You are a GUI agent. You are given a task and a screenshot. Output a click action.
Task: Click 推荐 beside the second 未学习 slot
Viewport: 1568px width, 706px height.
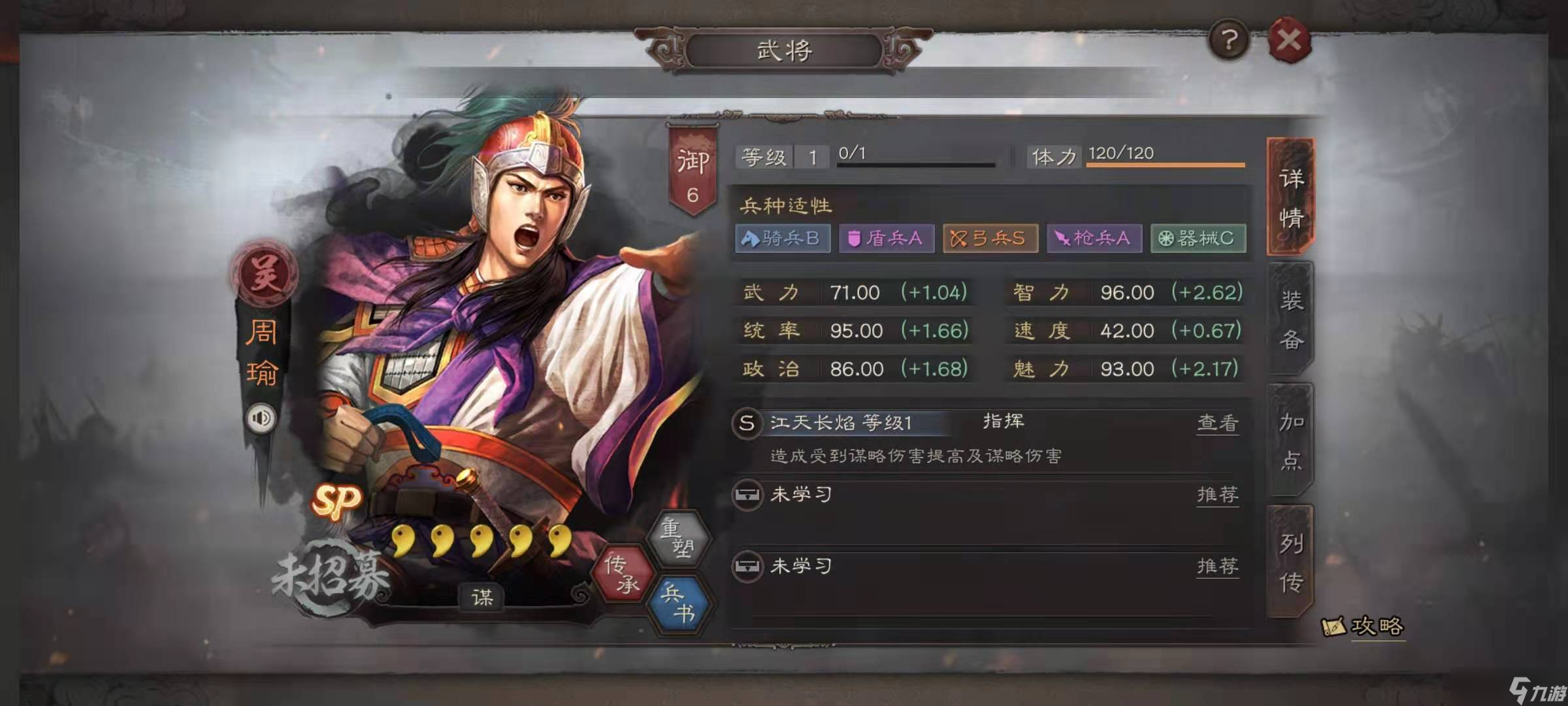tap(1217, 567)
